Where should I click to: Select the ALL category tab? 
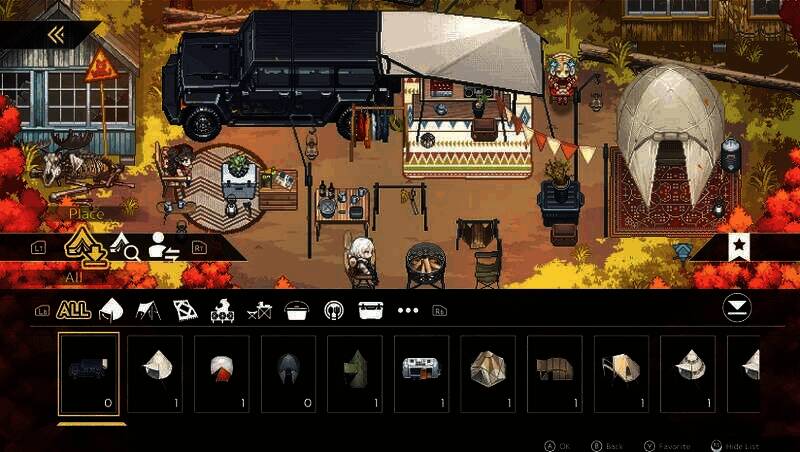[x=73, y=310]
